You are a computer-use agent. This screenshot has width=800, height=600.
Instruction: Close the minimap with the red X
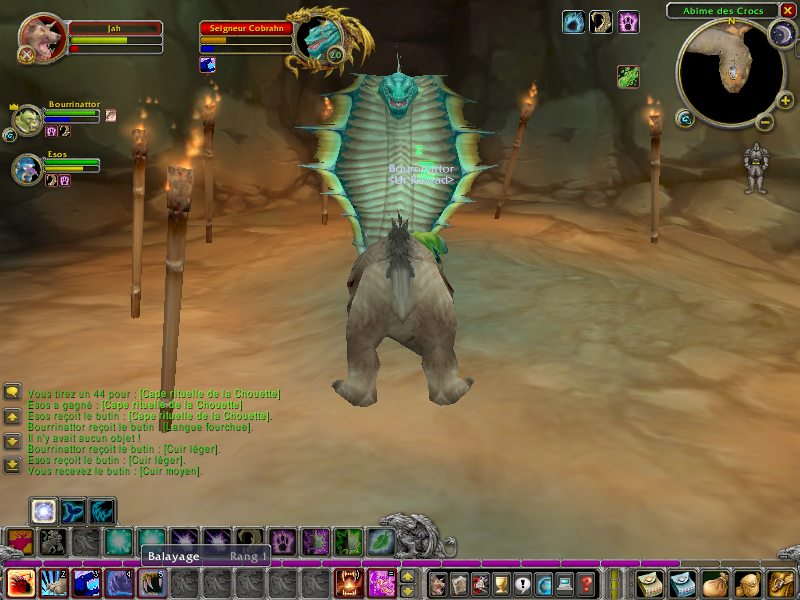[787, 11]
